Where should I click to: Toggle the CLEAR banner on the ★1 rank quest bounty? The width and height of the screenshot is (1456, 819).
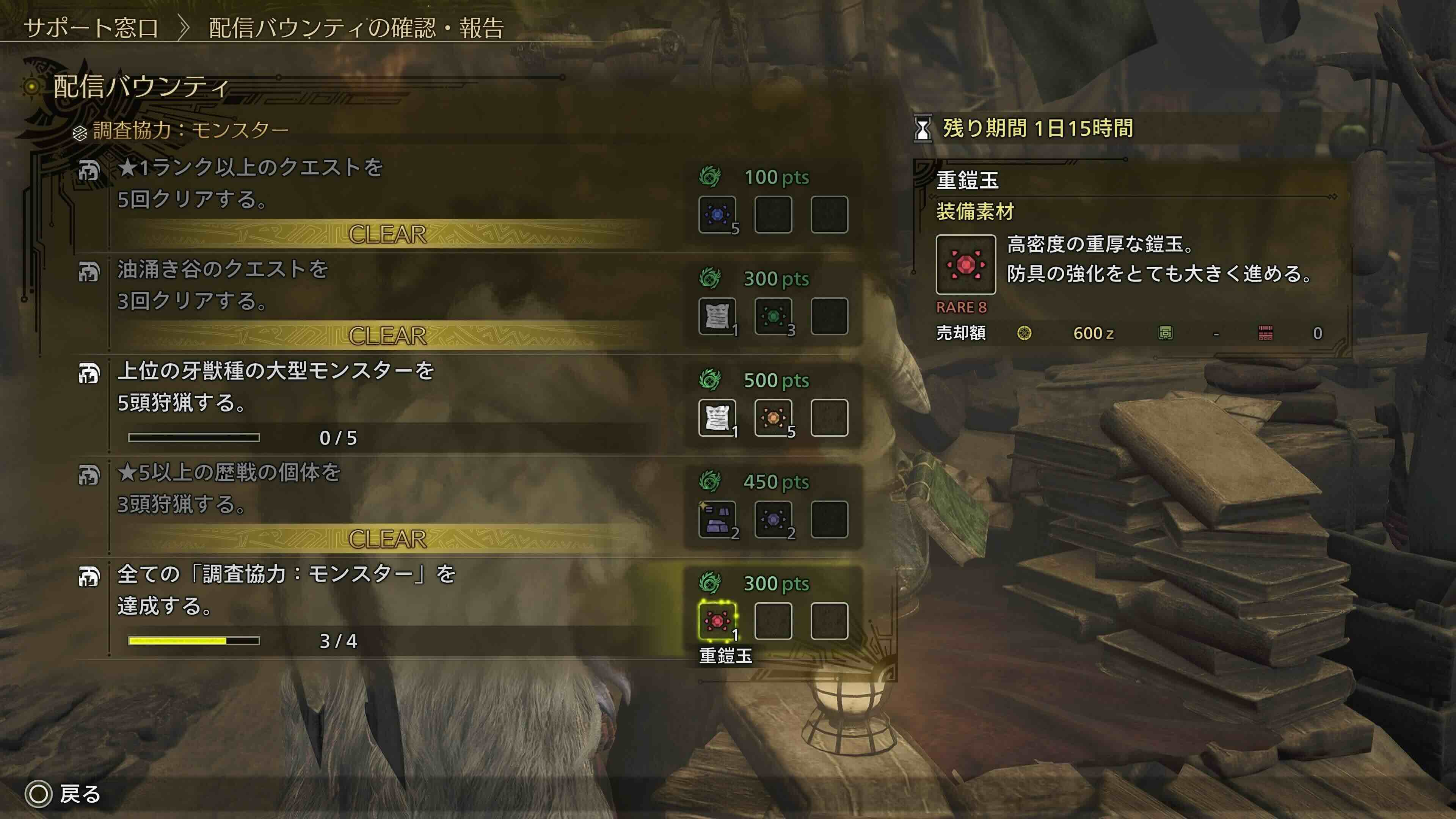(x=387, y=235)
